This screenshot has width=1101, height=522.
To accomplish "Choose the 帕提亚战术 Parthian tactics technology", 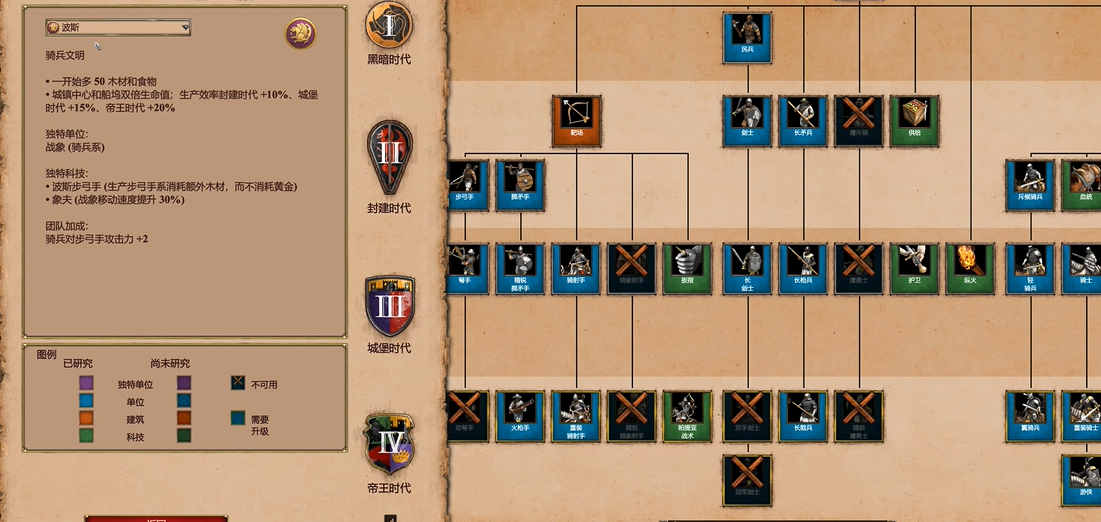I will coord(687,416).
